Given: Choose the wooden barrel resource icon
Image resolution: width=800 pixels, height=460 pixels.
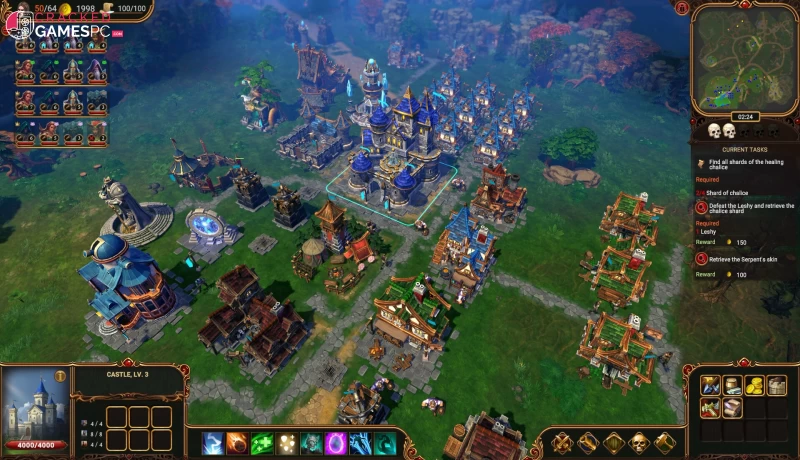Looking at the screenshot, I should click(732, 386).
